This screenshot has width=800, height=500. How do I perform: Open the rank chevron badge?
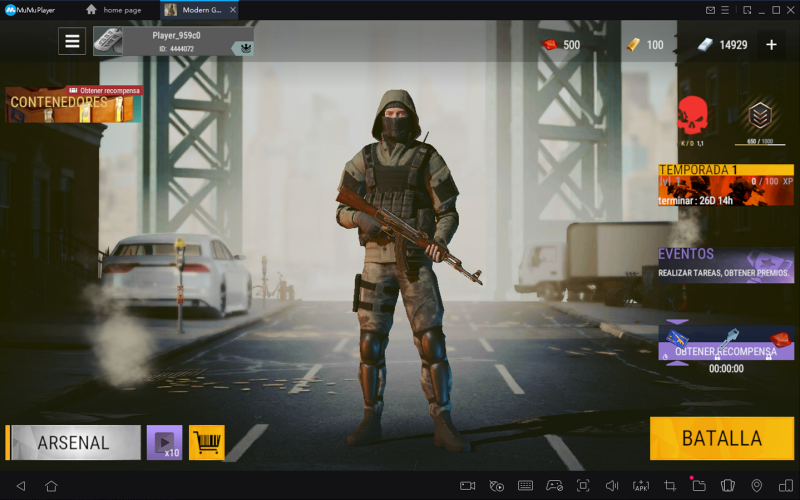[x=762, y=118]
